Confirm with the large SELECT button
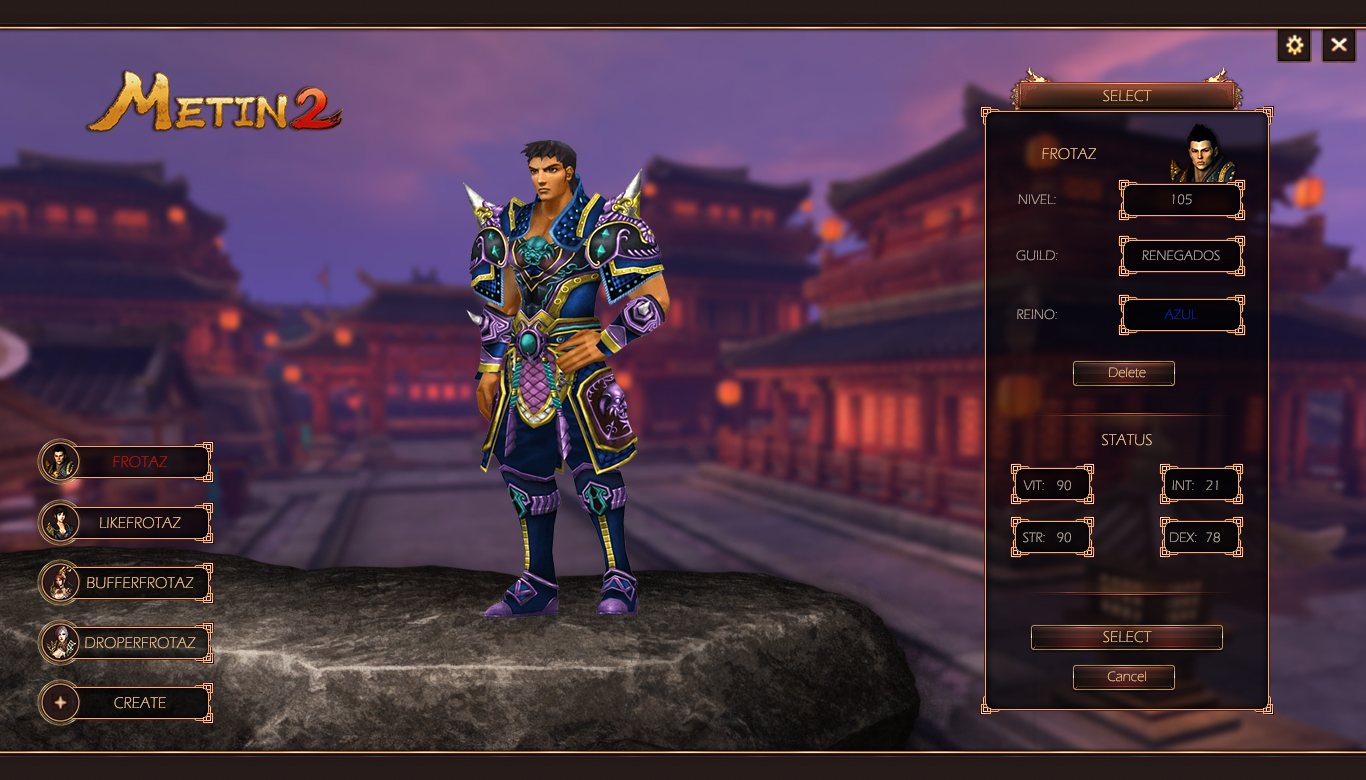 pyautogui.click(x=1126, y=637)
